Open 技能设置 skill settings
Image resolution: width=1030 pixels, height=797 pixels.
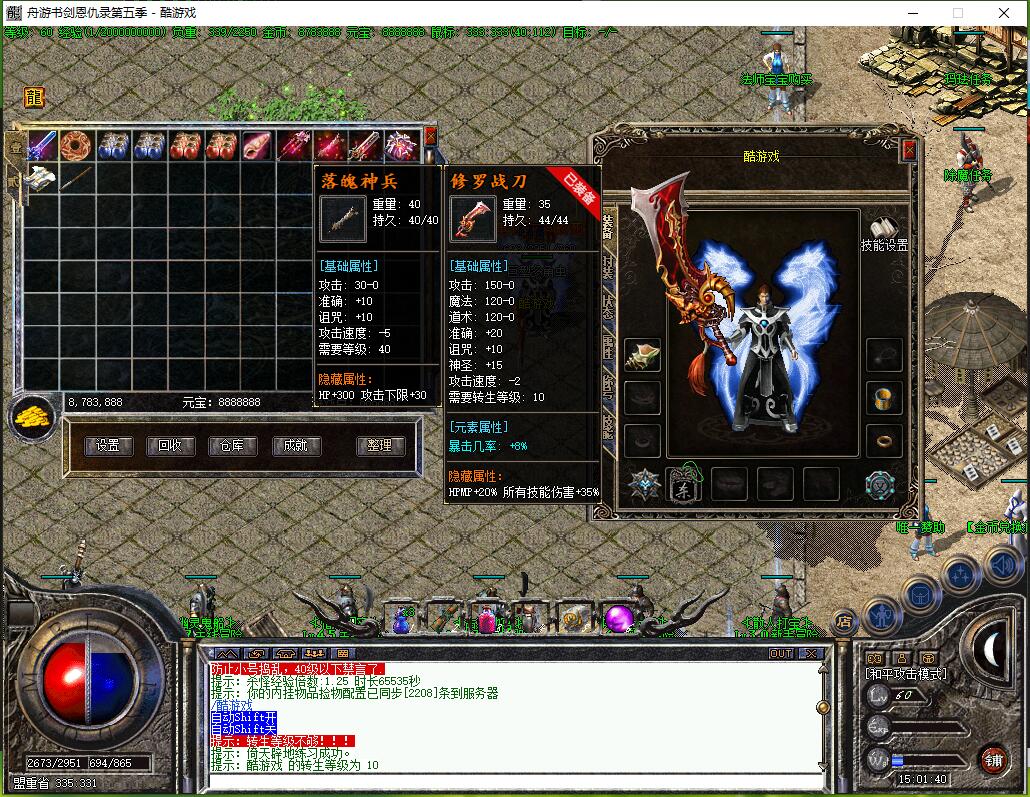[884, 235]
